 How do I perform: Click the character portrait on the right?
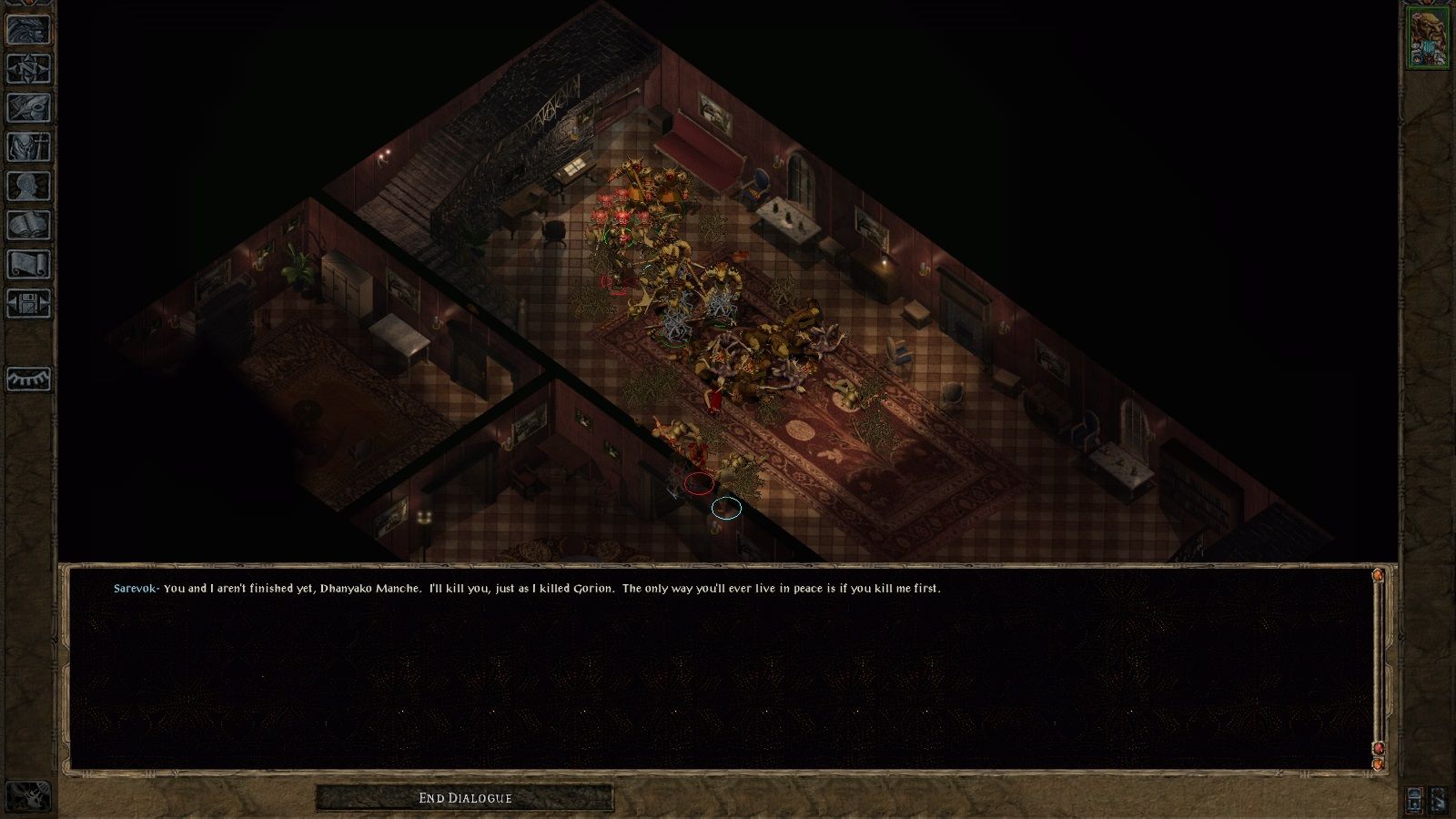(1431, 38)
